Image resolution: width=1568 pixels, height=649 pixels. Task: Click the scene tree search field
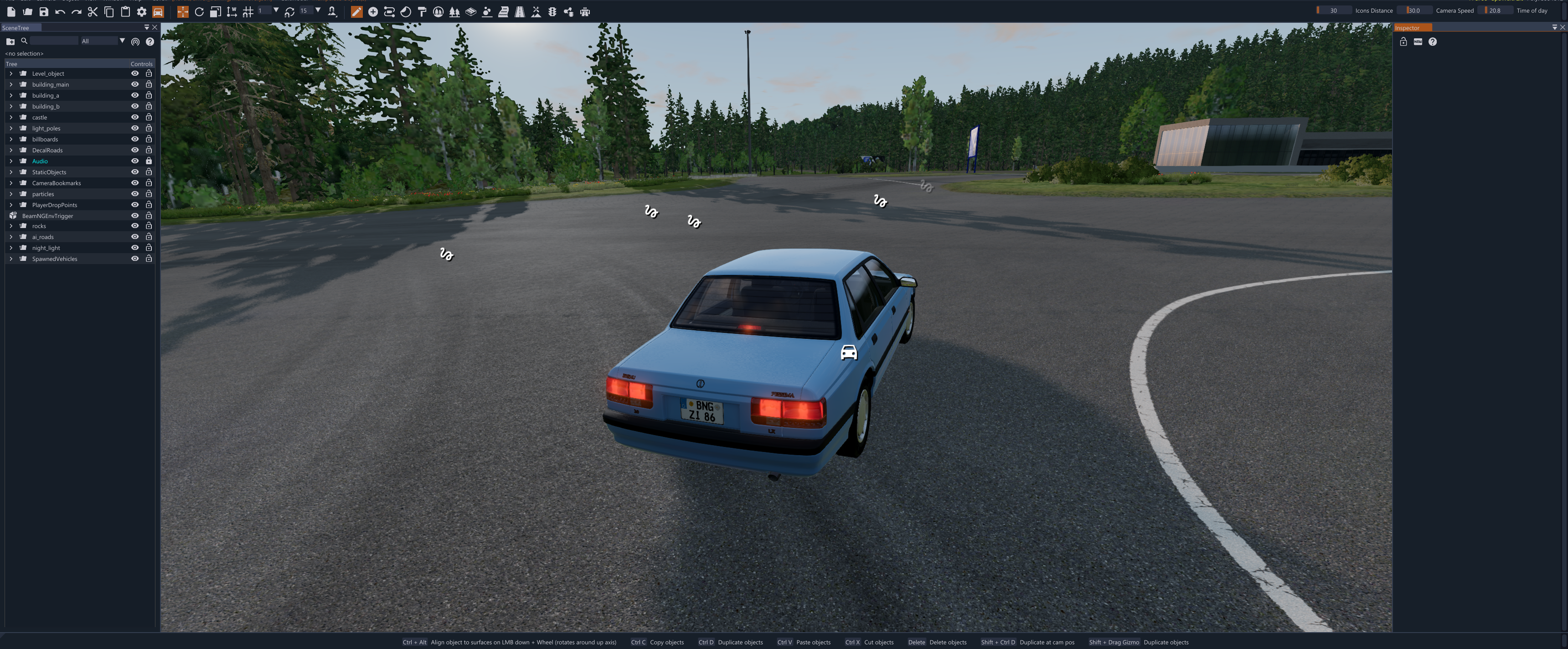(54, 41)
